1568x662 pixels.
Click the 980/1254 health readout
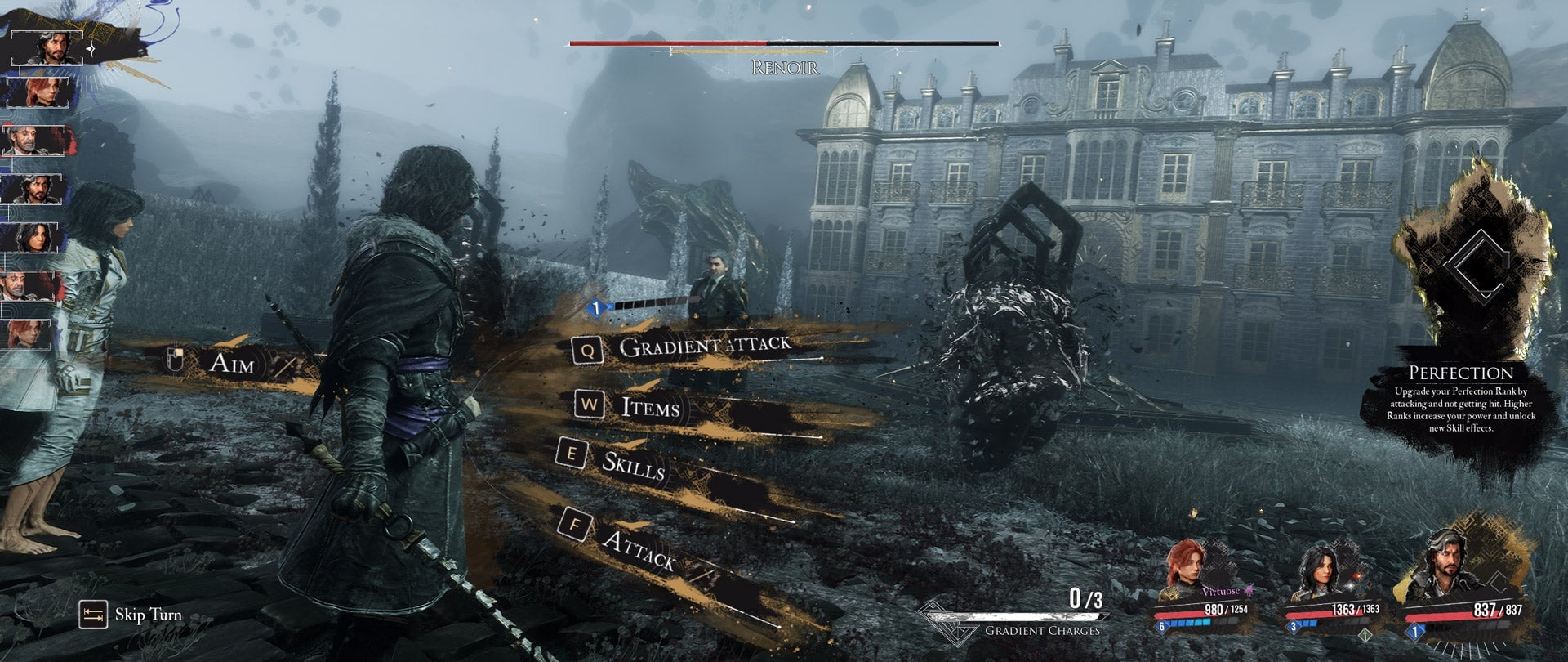pos(1225,610)
